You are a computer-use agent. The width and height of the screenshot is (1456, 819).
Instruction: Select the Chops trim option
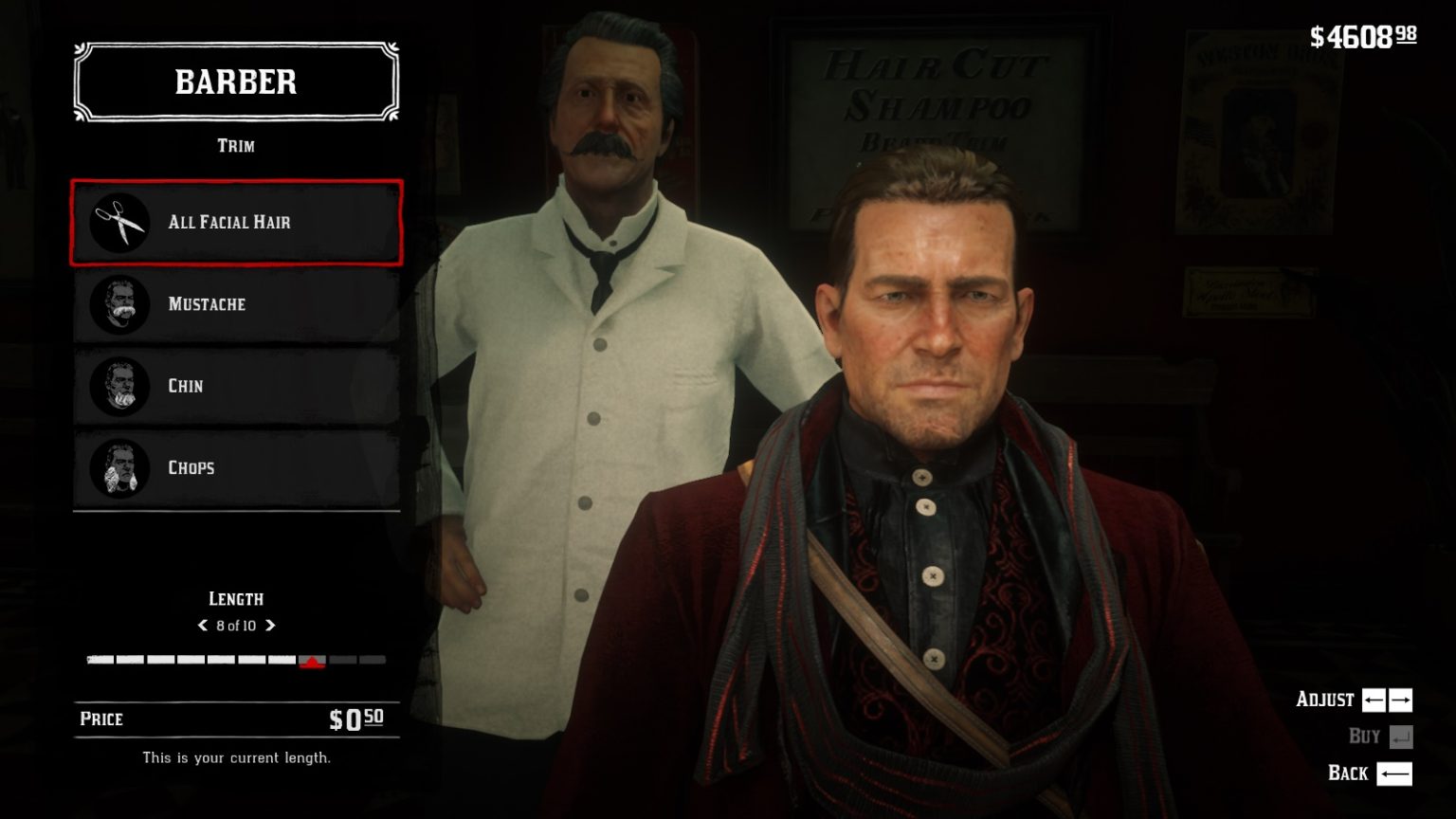pyautogui.click(x=235, y=467)
